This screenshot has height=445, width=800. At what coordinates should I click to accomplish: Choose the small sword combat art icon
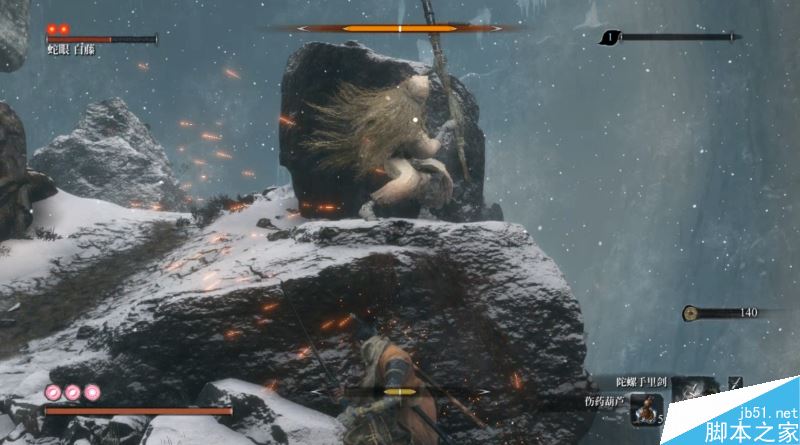(736, 383)
